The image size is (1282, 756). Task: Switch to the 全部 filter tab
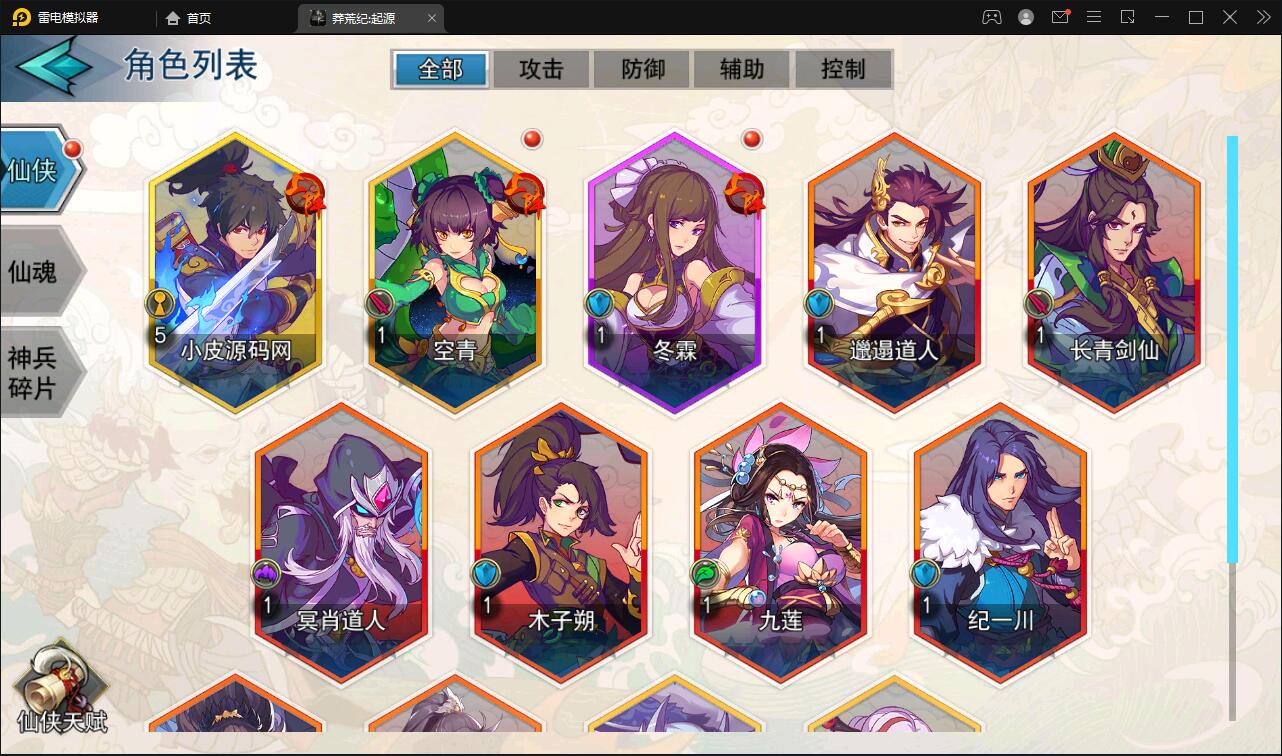pyautogui.click(x=439, y=69)
